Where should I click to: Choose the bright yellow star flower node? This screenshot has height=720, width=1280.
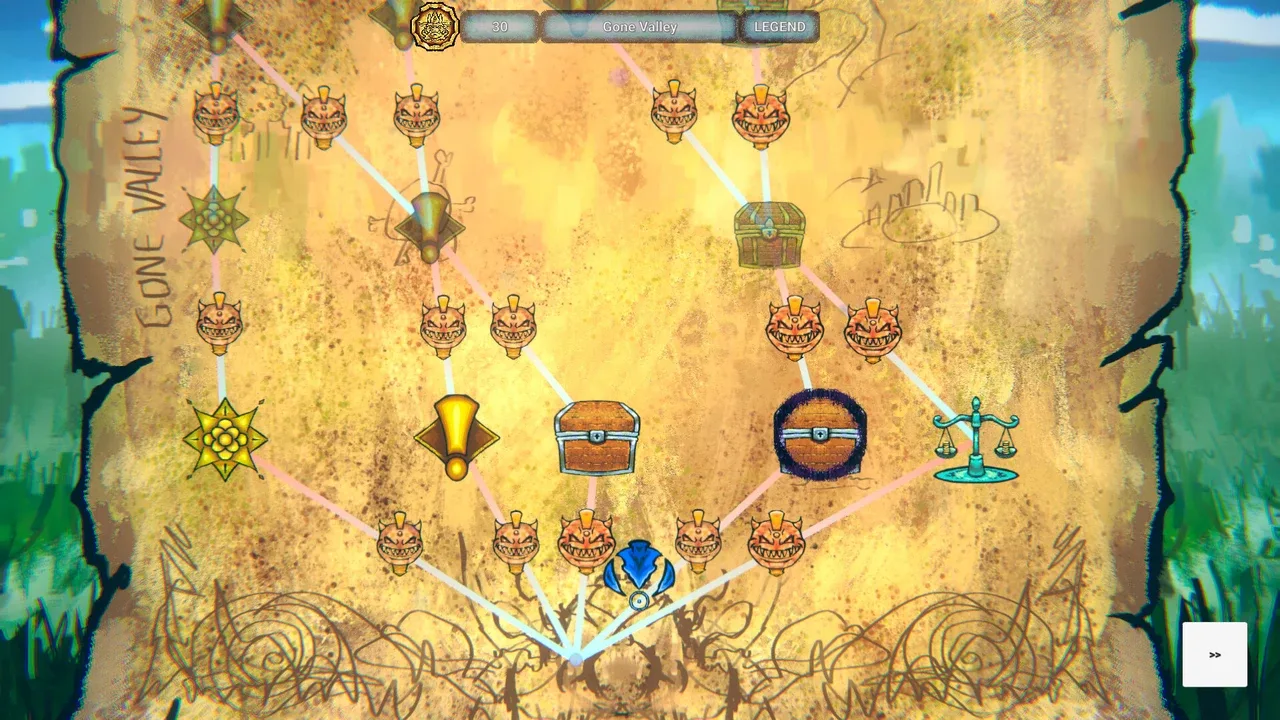(225, 440)
